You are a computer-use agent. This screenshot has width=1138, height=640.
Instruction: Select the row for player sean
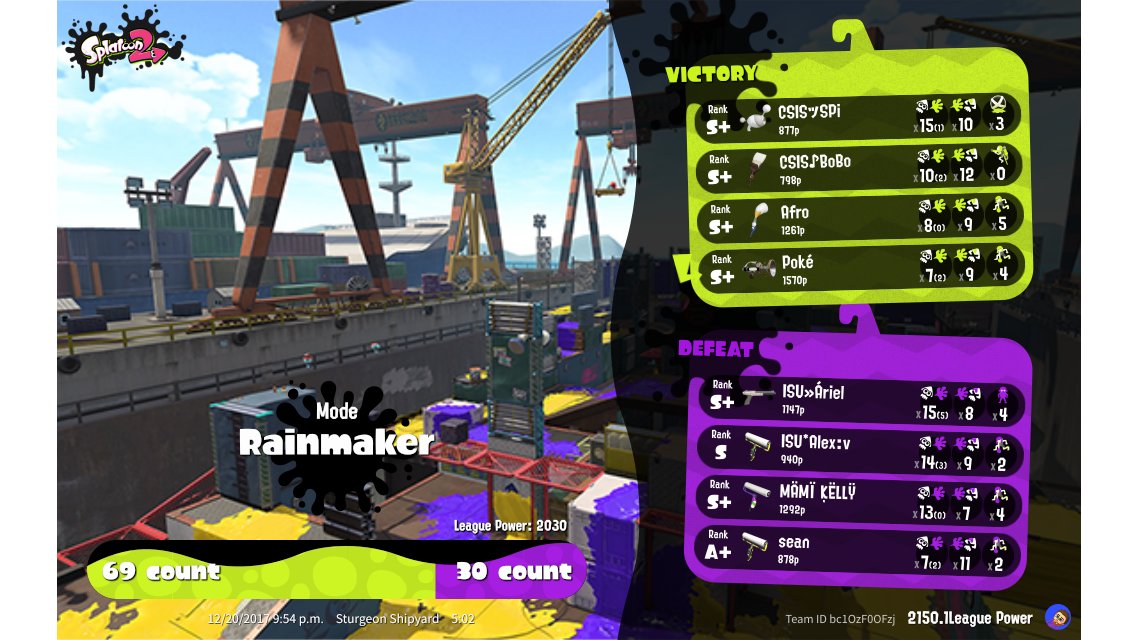862,550
